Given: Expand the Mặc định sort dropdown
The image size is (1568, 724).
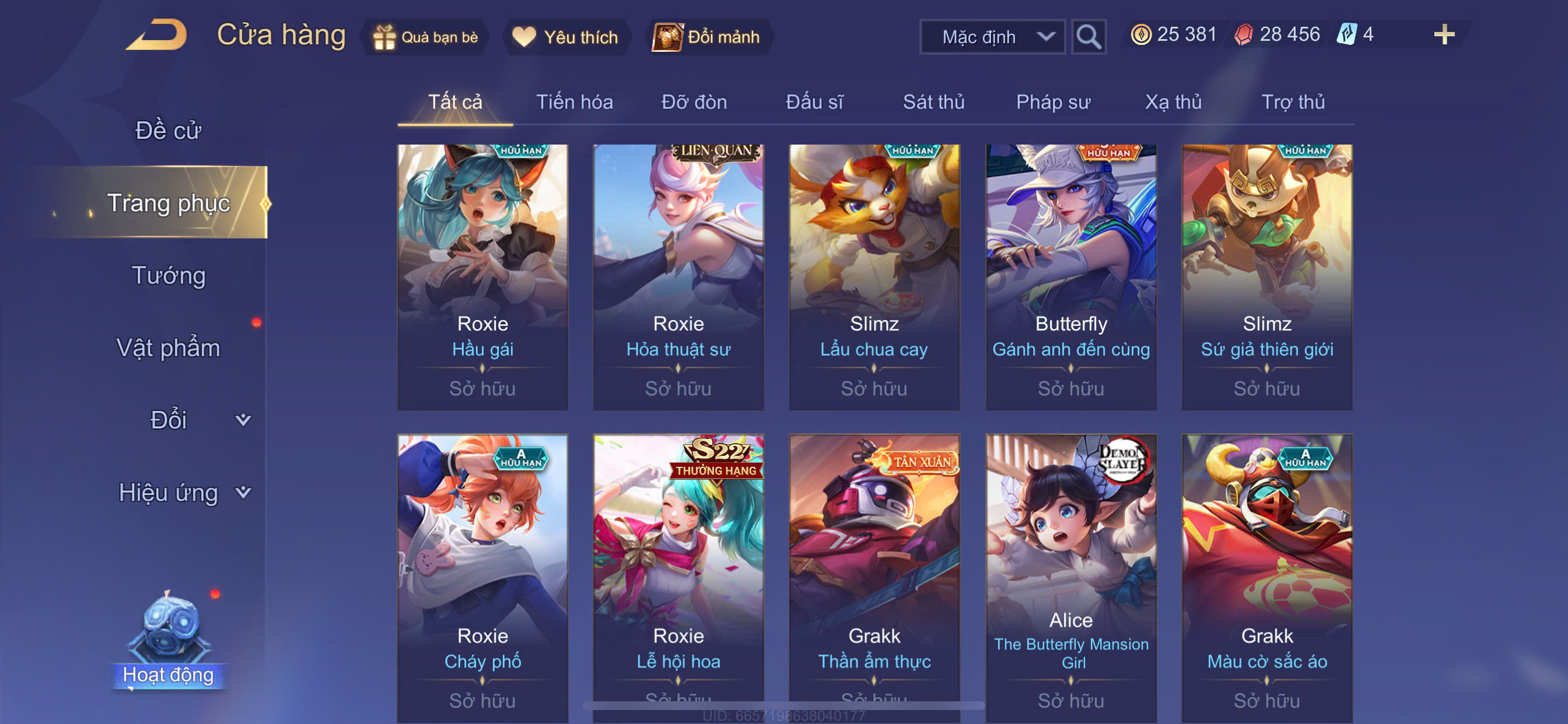Looking at the screenshot, I should coord(992,37).
